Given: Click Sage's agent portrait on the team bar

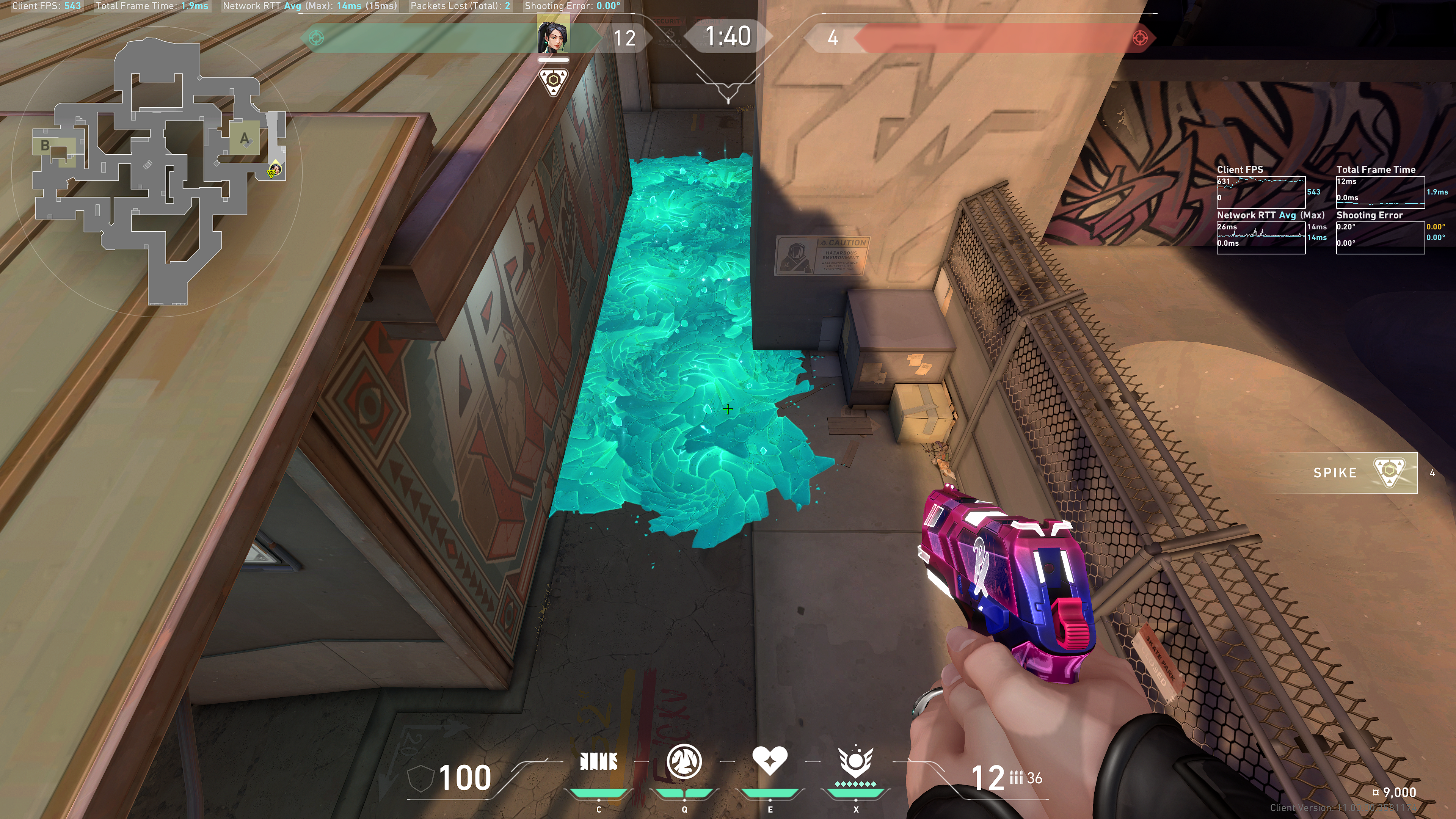Looking at the screenshot, I should click(x=553, y=36).
